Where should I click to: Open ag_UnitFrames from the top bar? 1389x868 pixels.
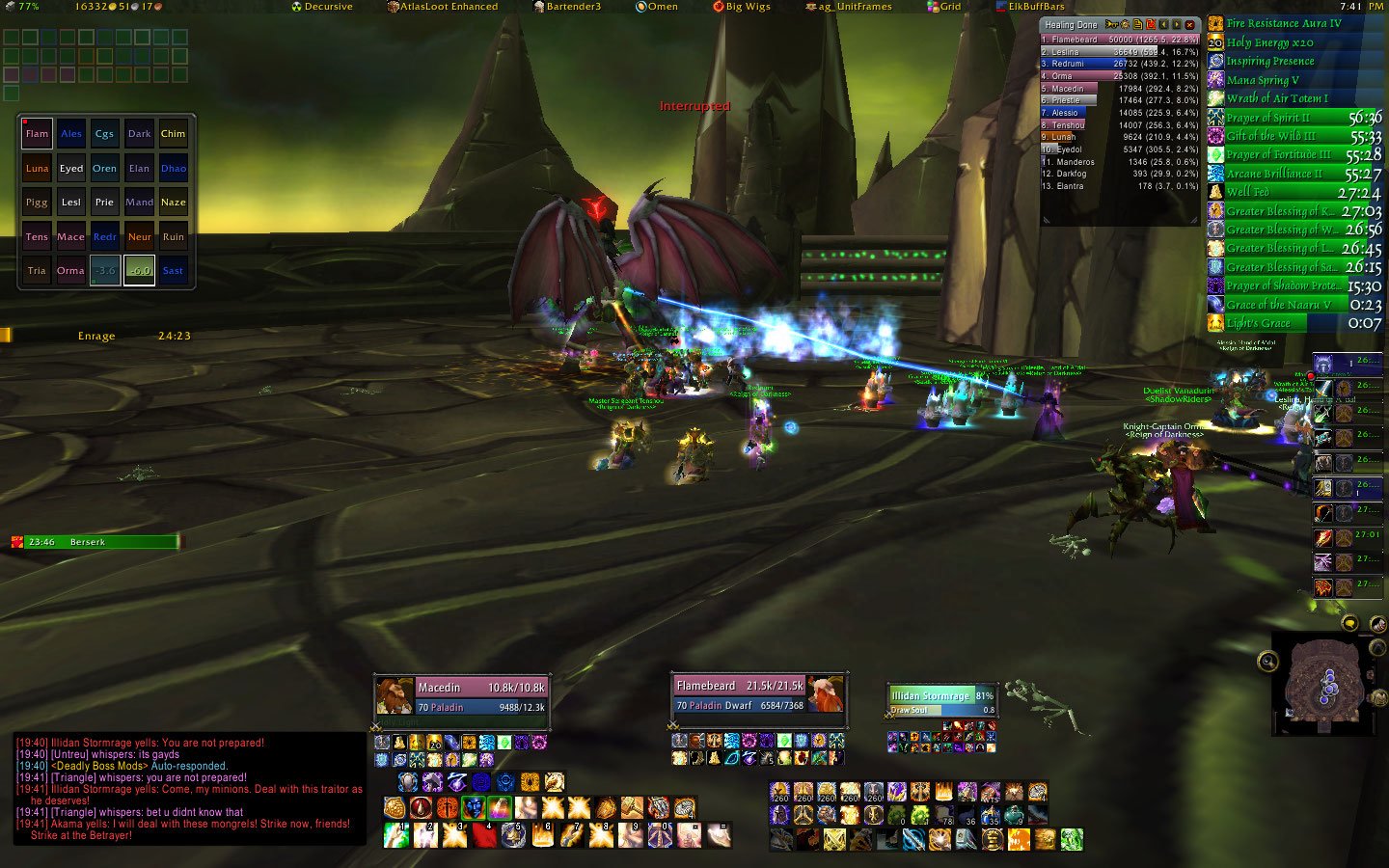[849, 7]
